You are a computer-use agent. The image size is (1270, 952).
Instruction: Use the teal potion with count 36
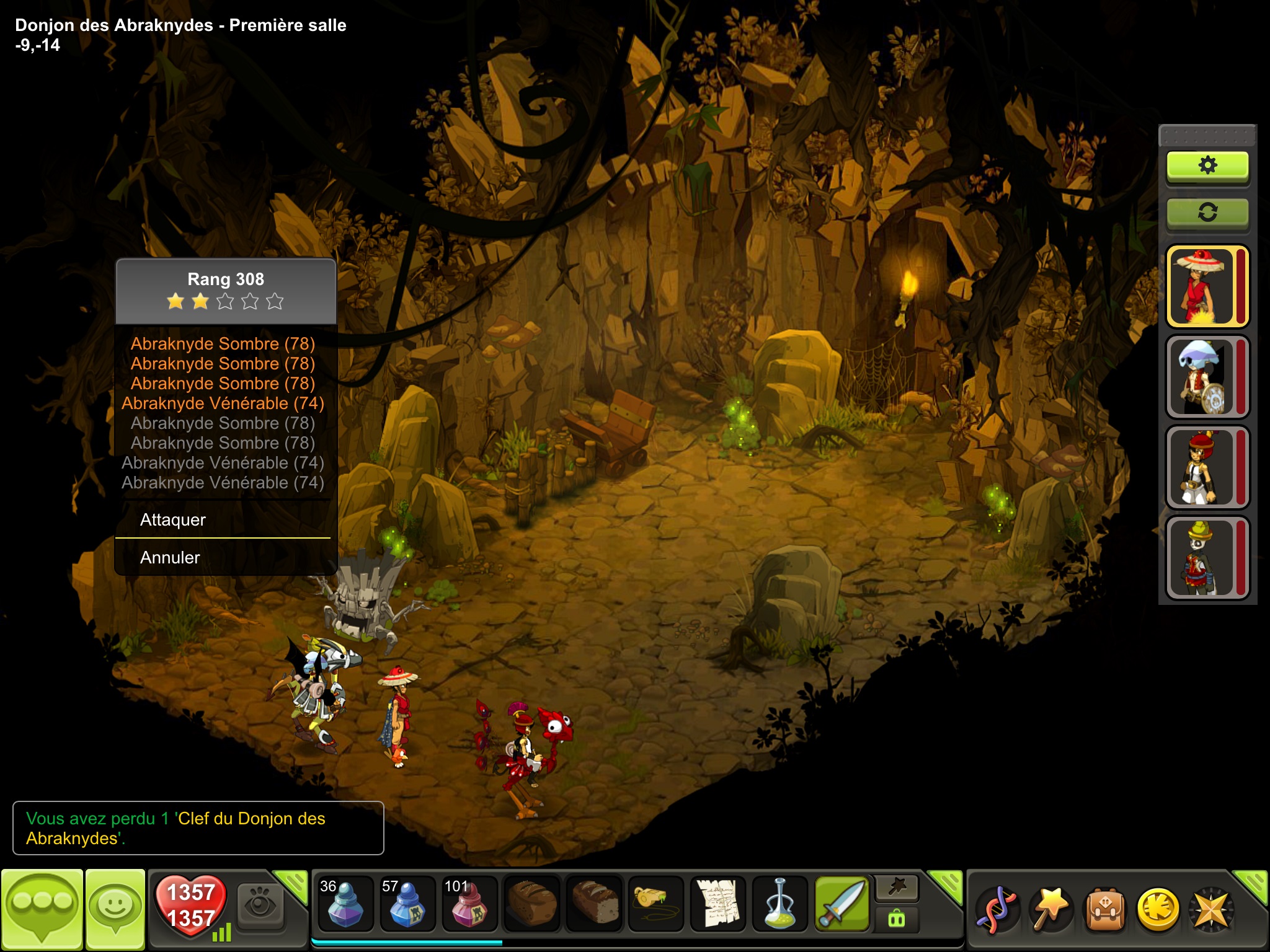pyautogui.click(x=345, y=904)
